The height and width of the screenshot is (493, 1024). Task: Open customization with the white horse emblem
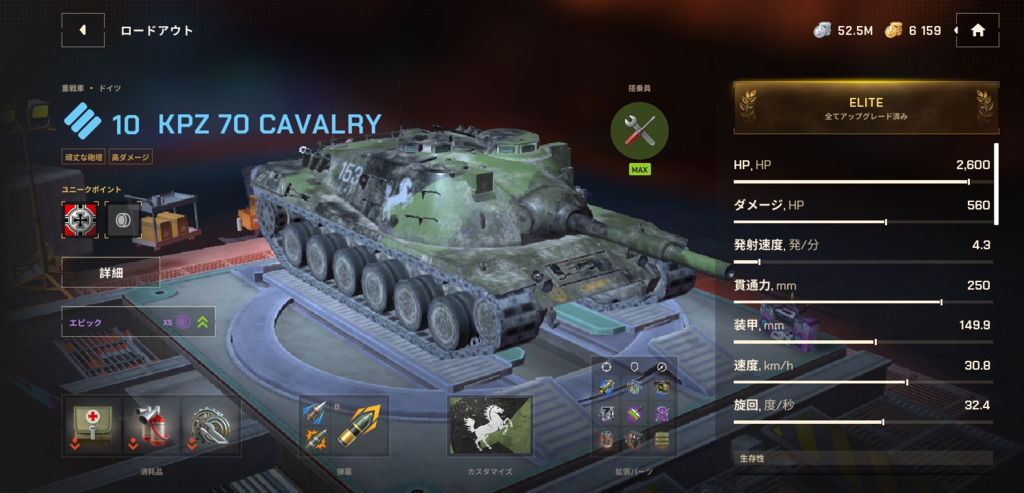[x=490, y=426]
